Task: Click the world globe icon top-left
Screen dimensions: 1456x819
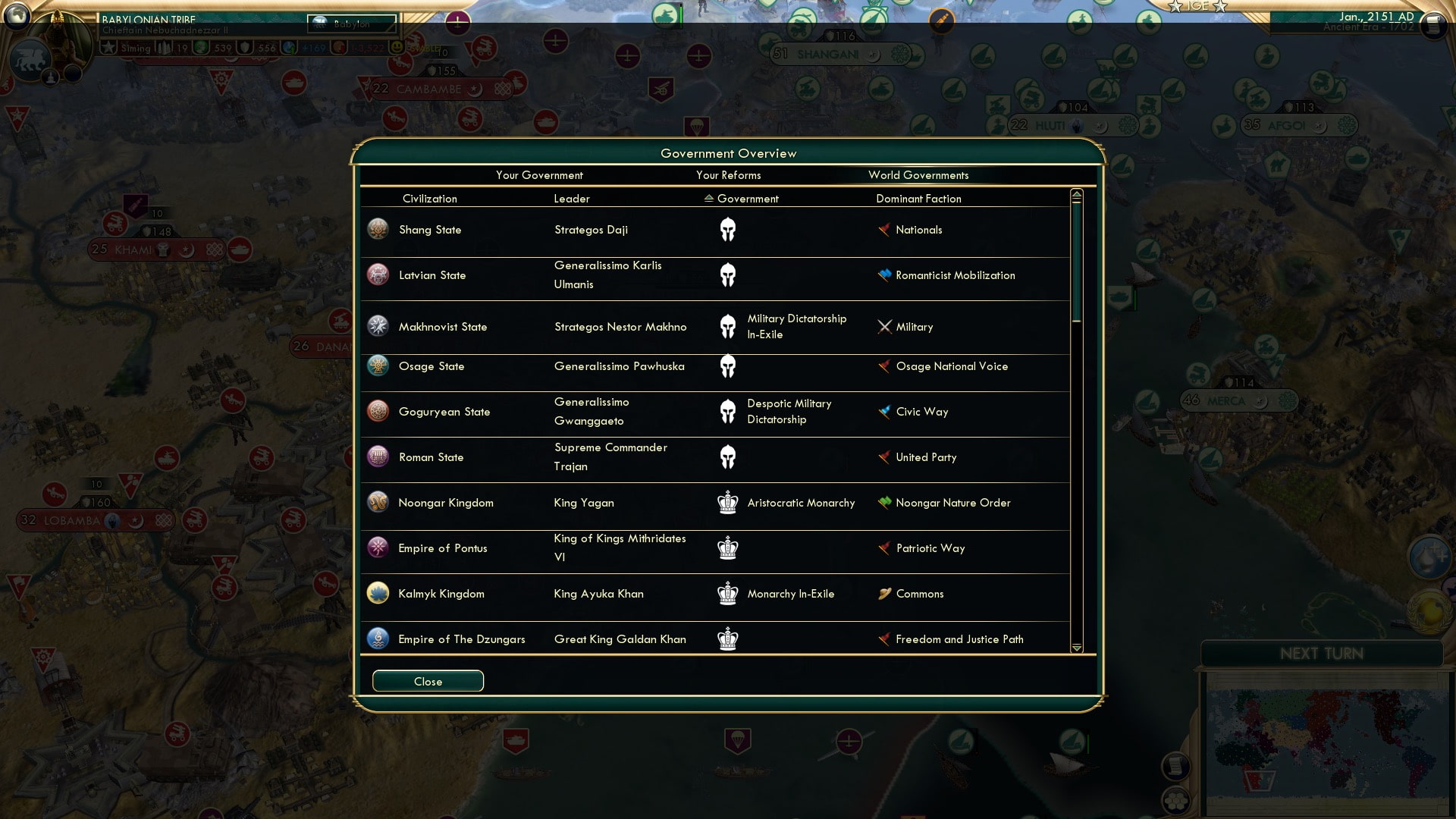Action: click(x=19, y=17)
